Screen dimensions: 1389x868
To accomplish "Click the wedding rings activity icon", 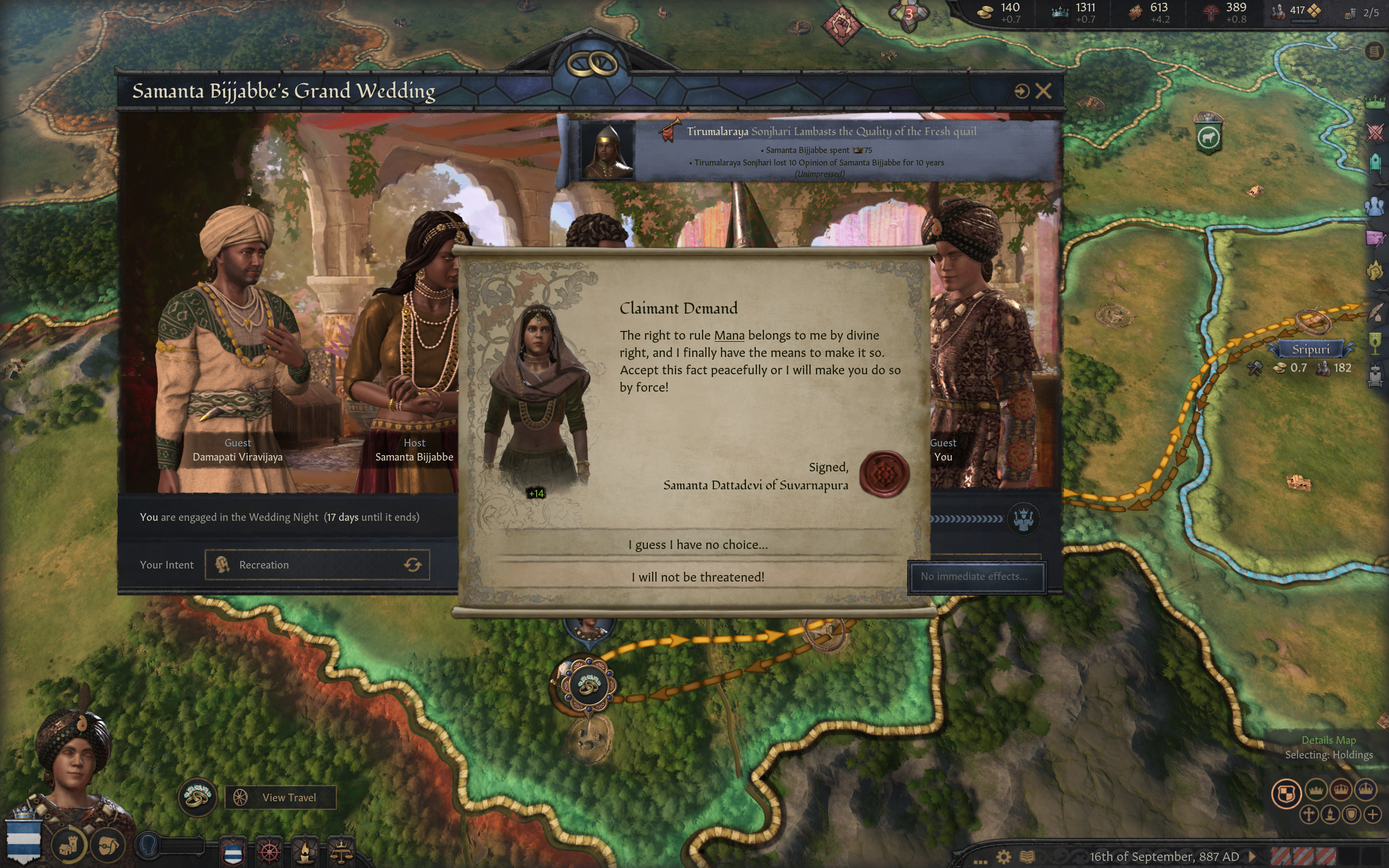I will [197, 797].
